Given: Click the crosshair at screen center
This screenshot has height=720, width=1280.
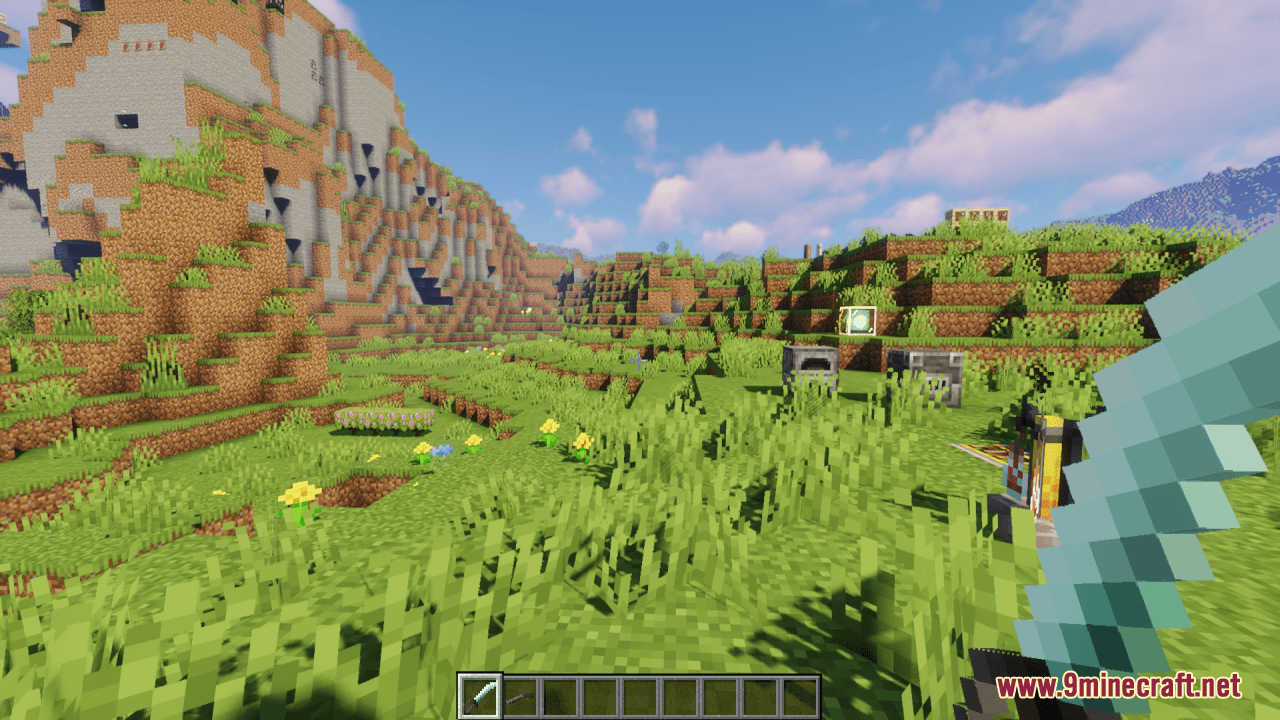Looking at the screenshot, I should tap(640, 360).
